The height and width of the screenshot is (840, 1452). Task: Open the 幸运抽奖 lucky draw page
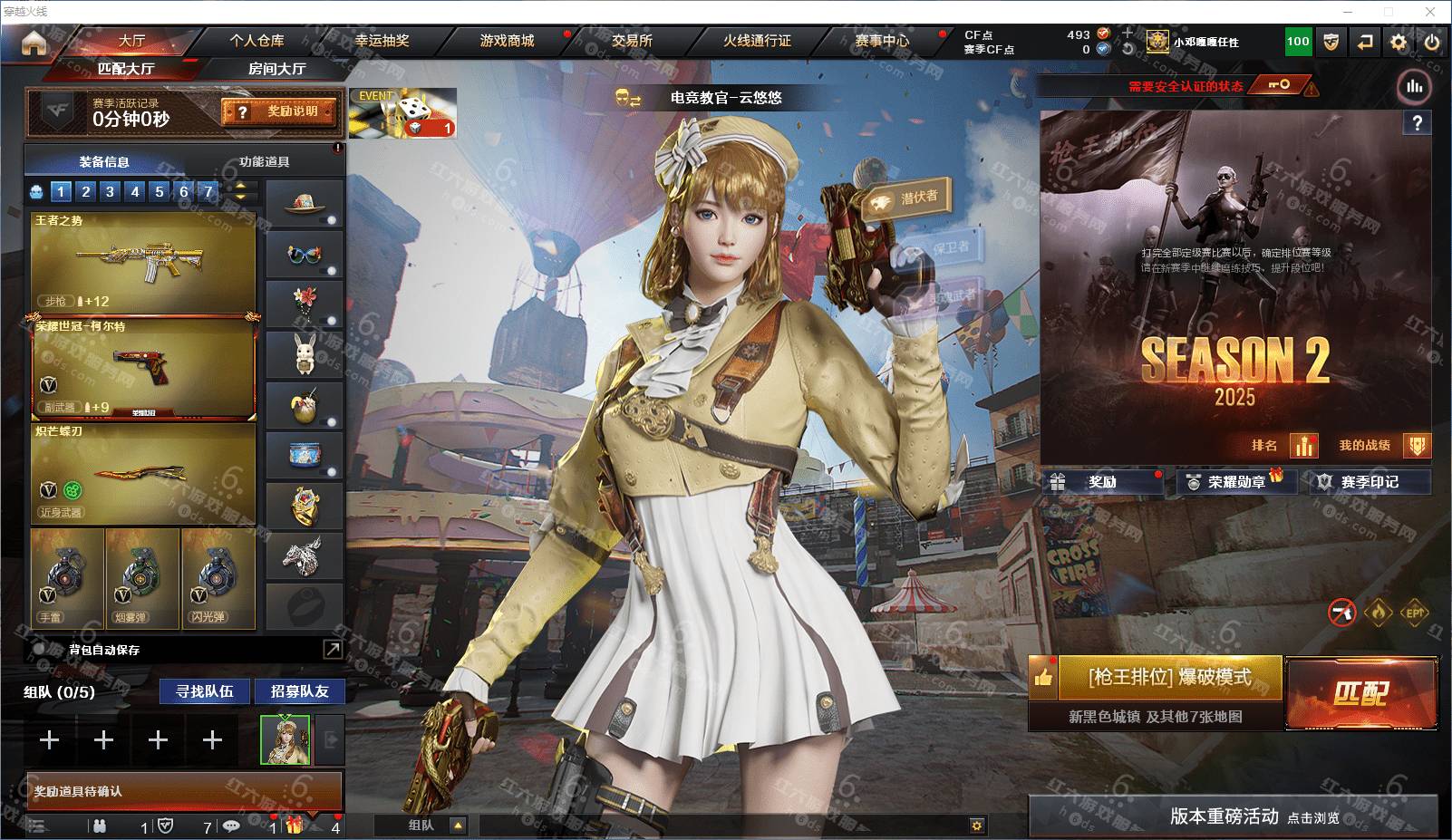(x=382, y=41)
